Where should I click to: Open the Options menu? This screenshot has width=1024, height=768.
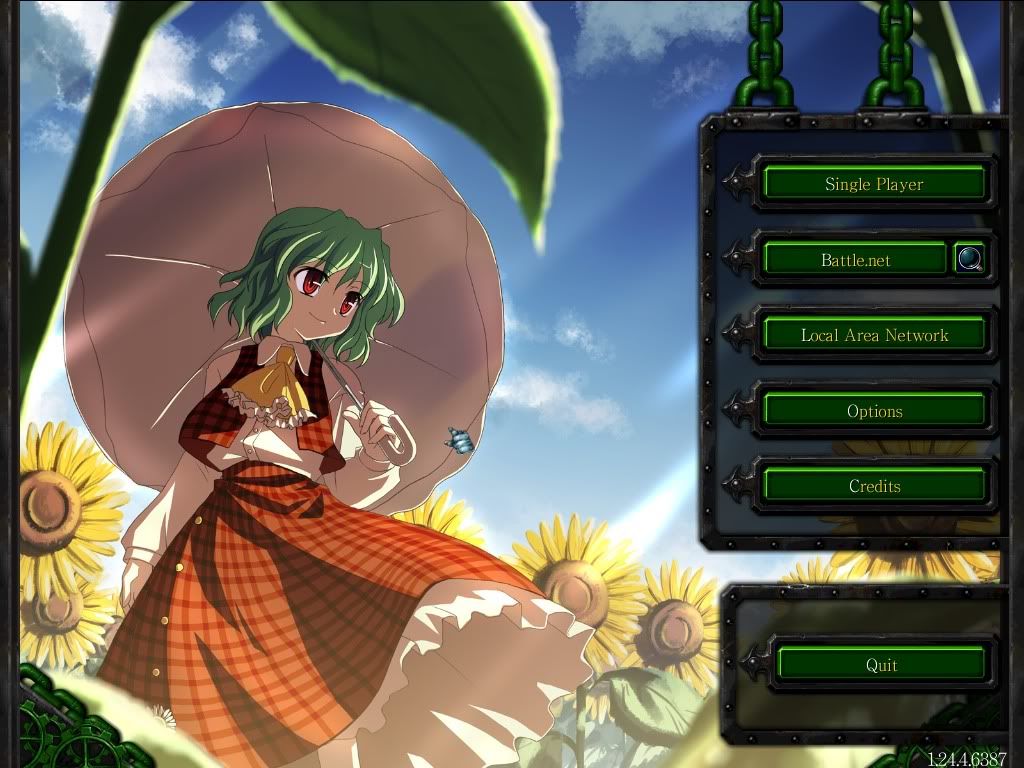[x=874, y=411]
